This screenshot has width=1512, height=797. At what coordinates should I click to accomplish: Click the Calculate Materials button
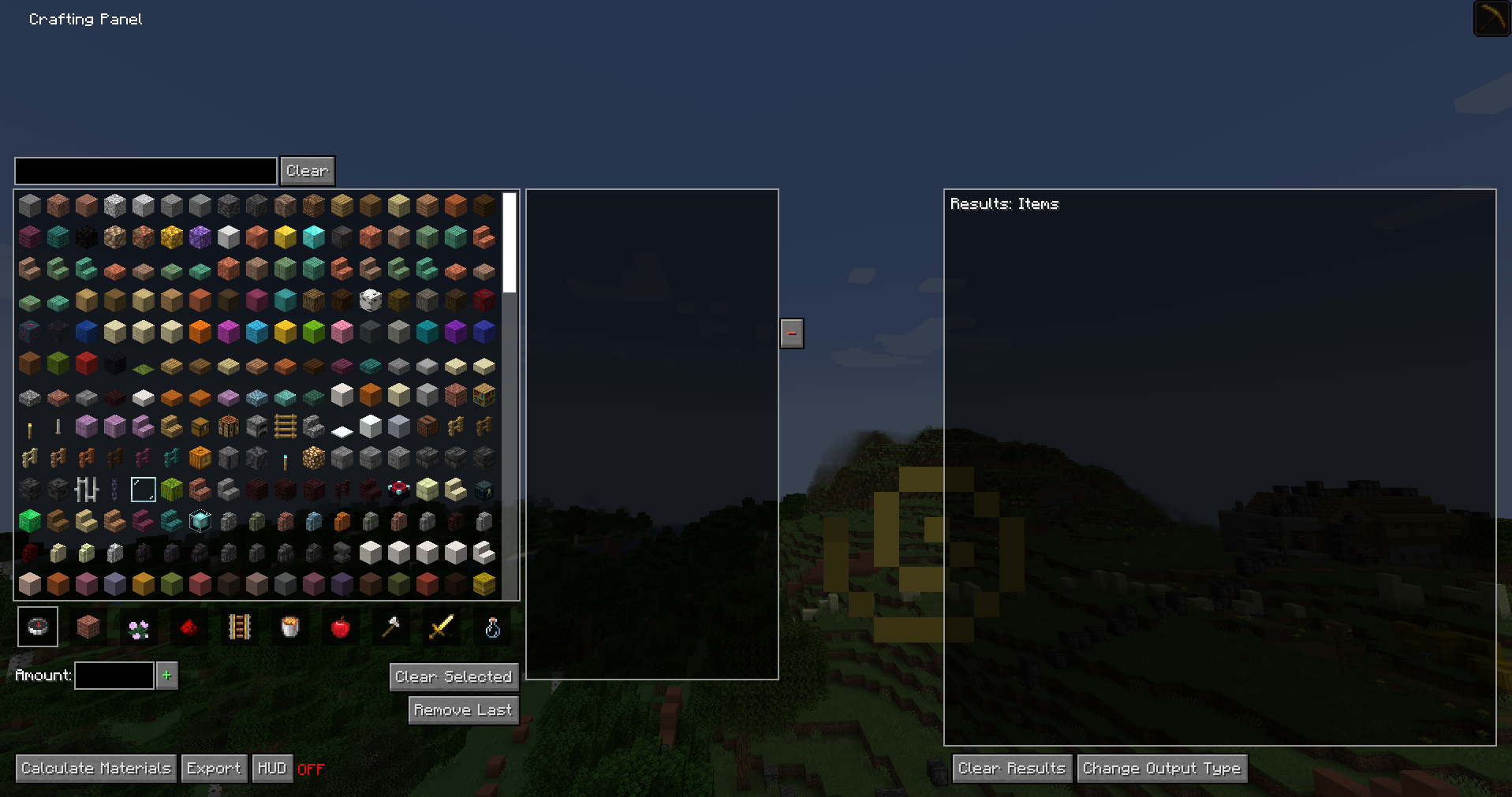95,768
